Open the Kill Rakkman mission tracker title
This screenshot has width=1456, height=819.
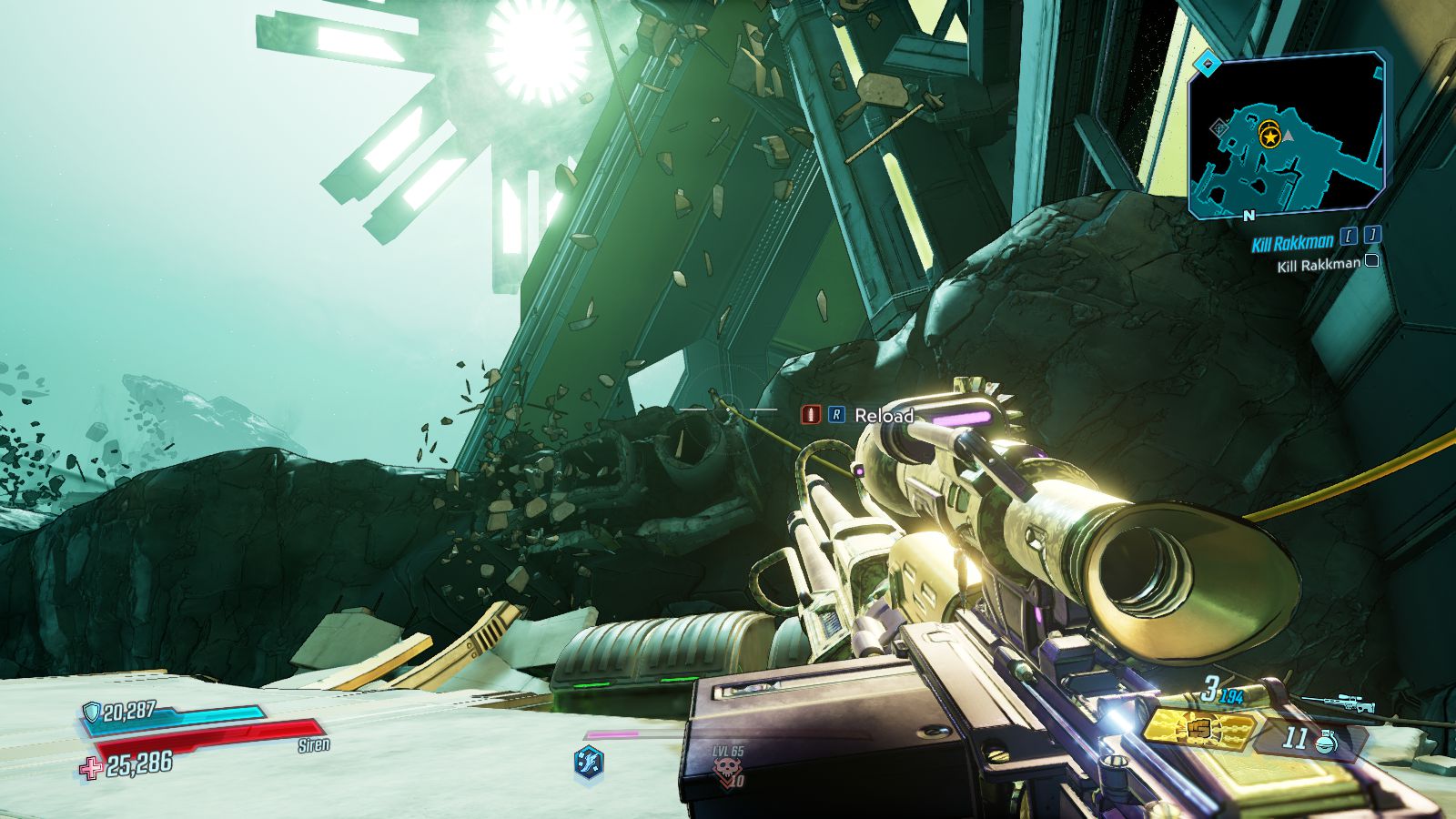coord(1292,243)
